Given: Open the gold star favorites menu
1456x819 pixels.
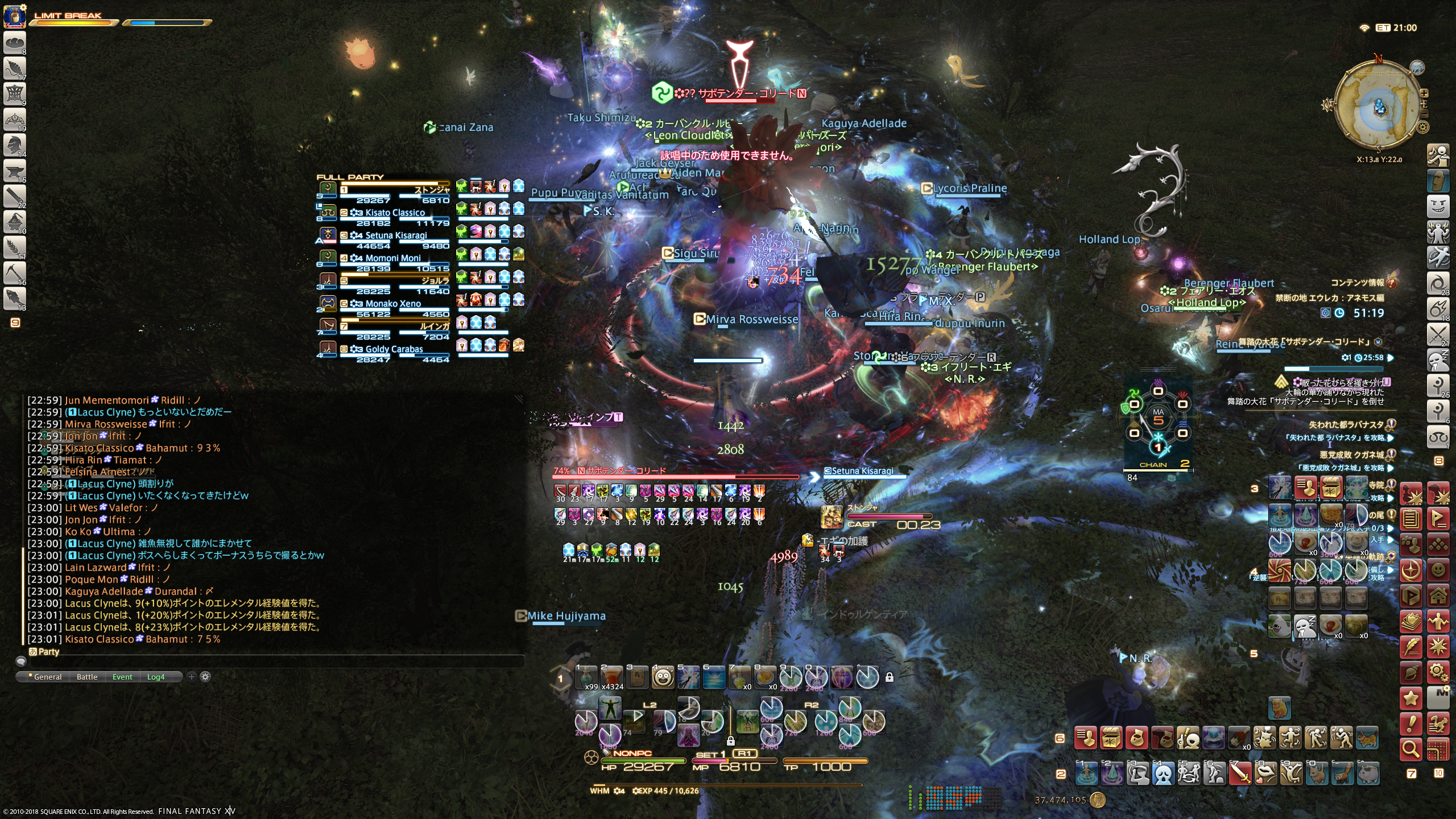Looking at the screenshot, I should 1411,698.
